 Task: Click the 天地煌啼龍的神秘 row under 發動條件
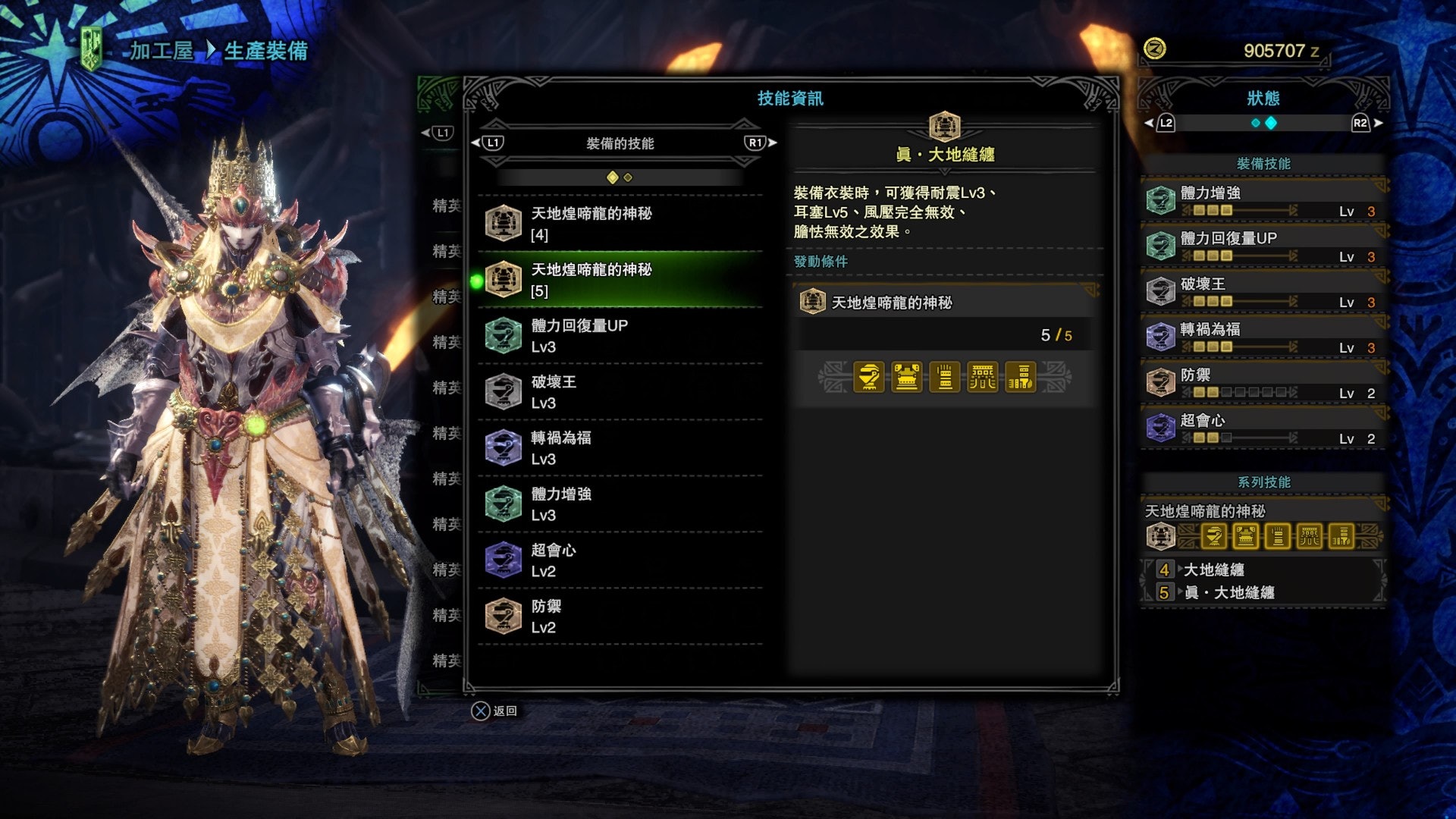[944, 303]
